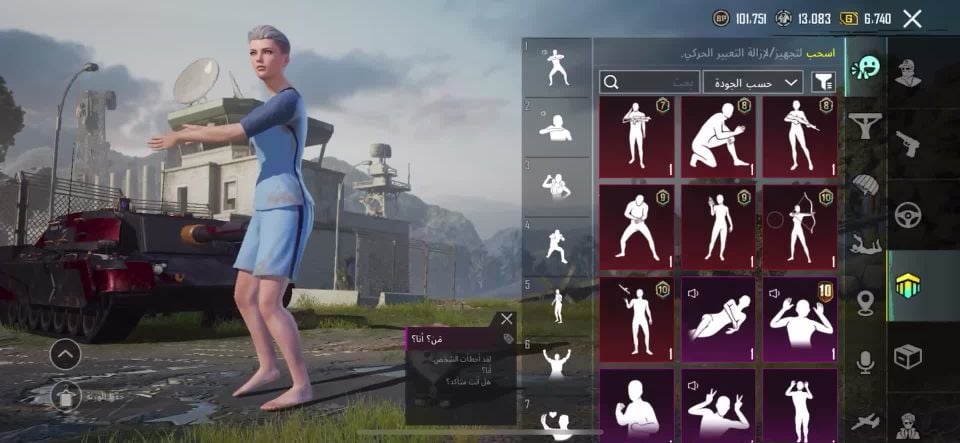The image size is (960, 443).
Task: Switch to the microphone voice category
Action: (x=865, y=361)
